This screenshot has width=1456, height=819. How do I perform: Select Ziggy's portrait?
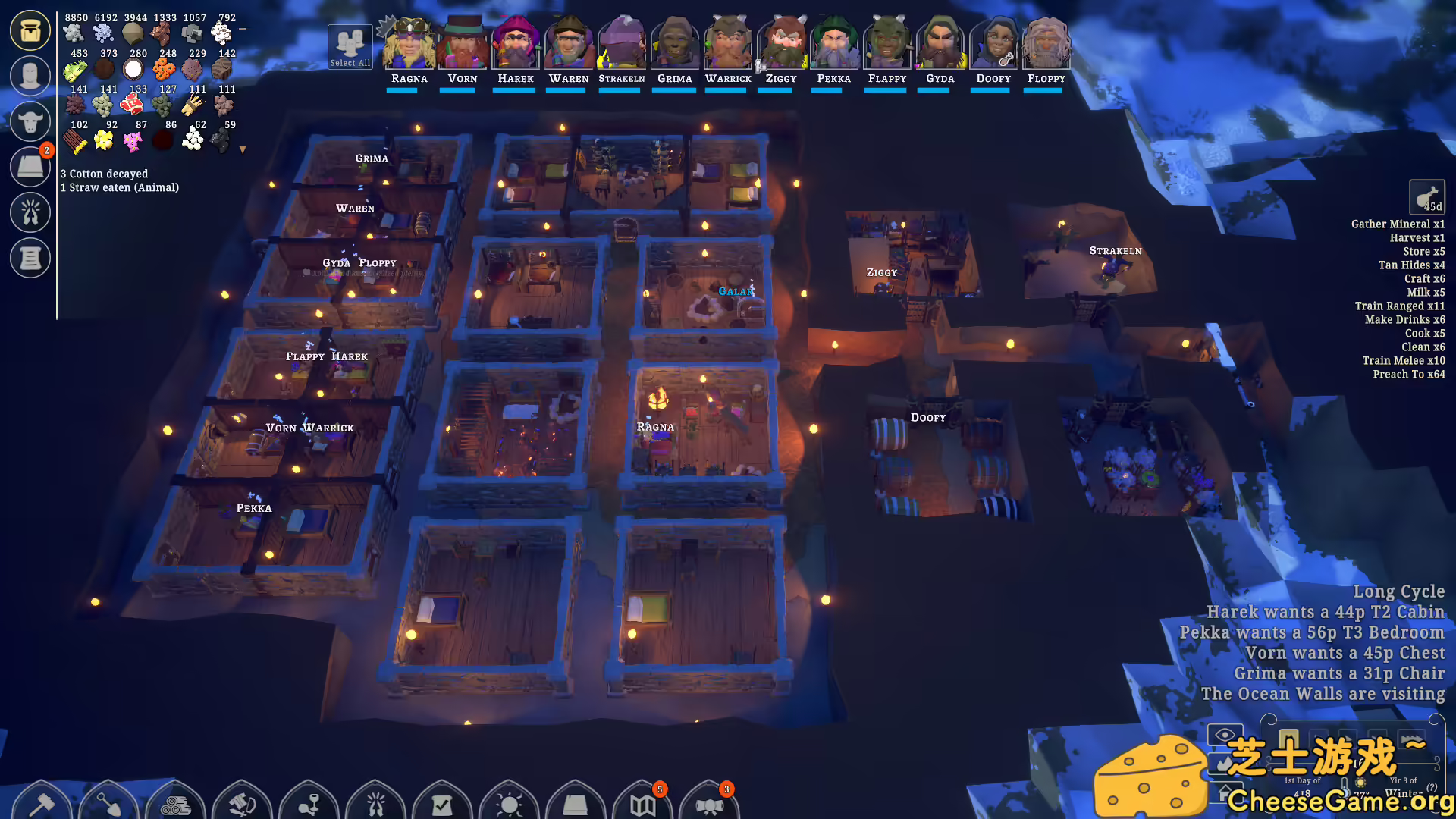point(781,44)
